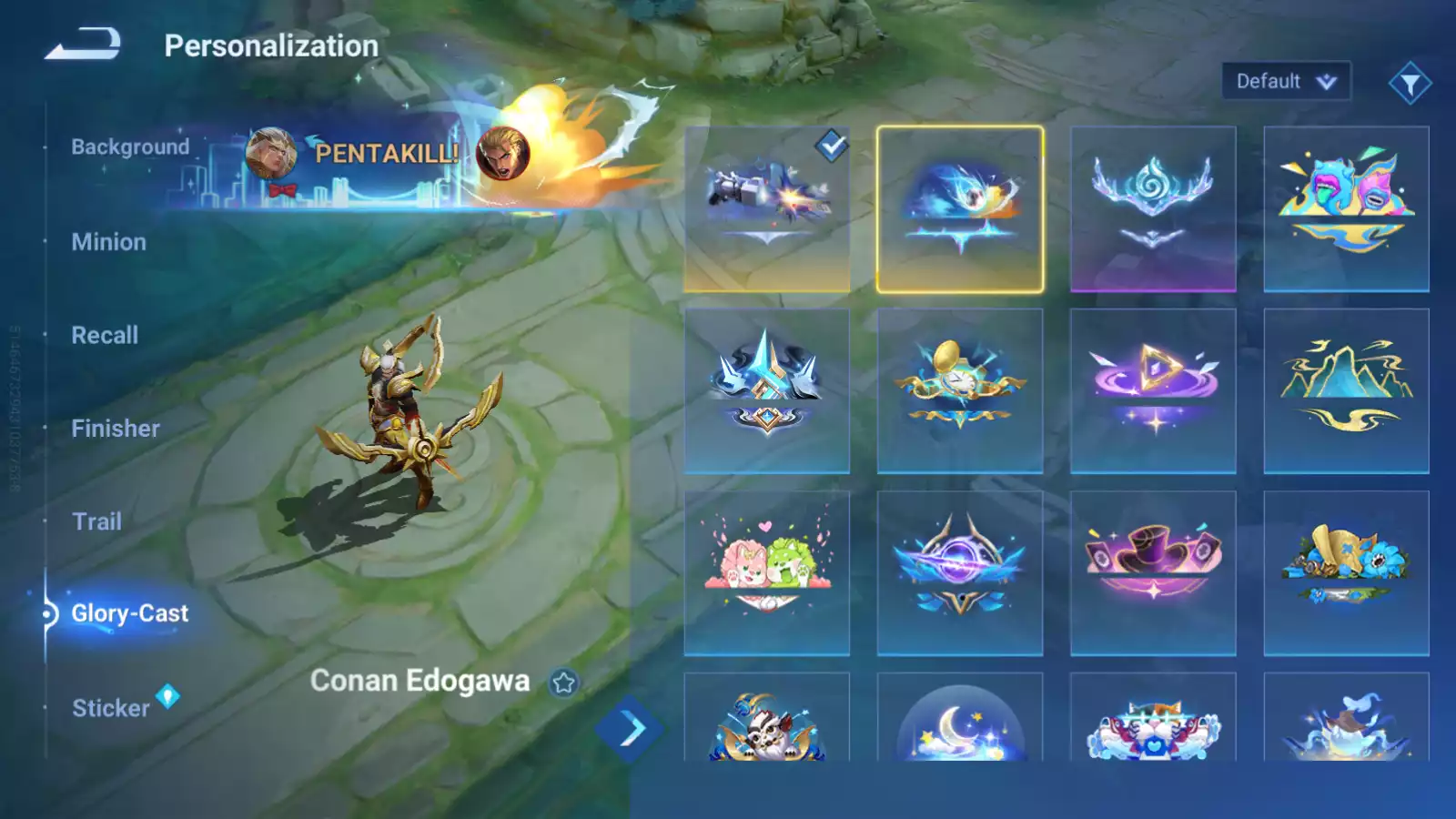Viewport: 1456px width, 819px height.
Task: Select the Glory-Cast tab
Action: pyautogui.click(x=129, y=614)
